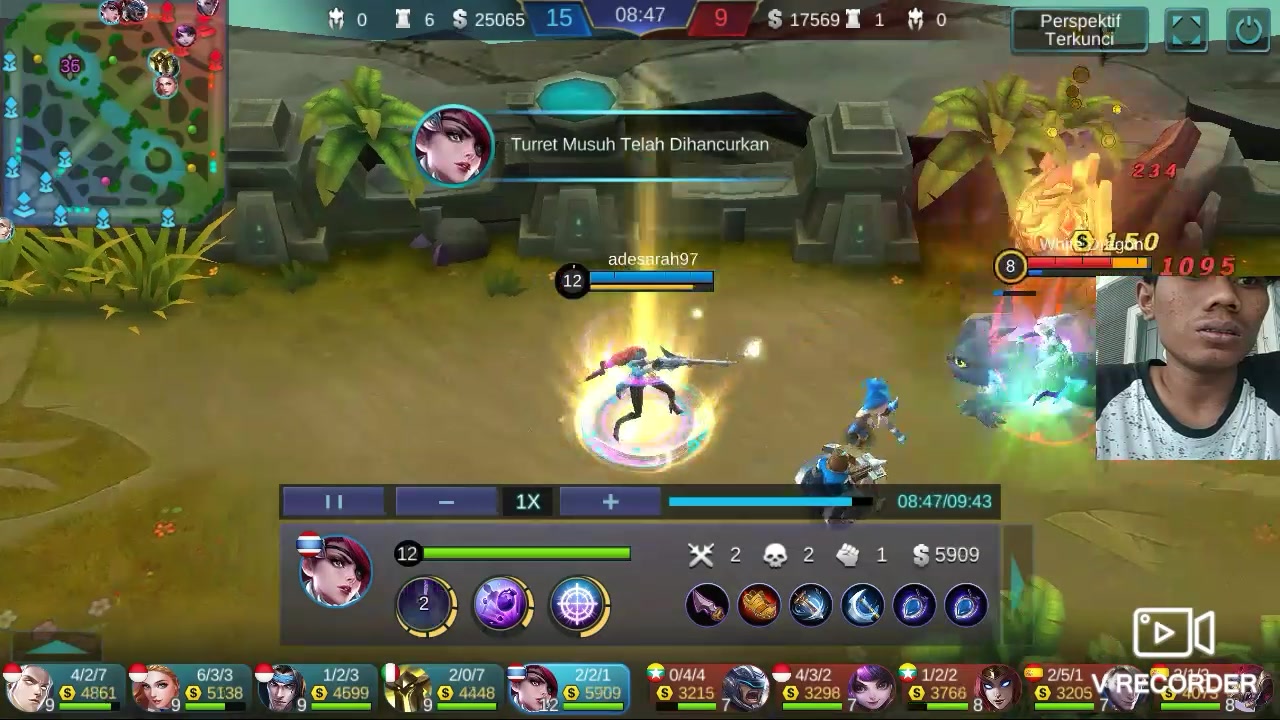Decrease replay speed with the minus button
Screen dimensions: 1280x720
(446, 502)
